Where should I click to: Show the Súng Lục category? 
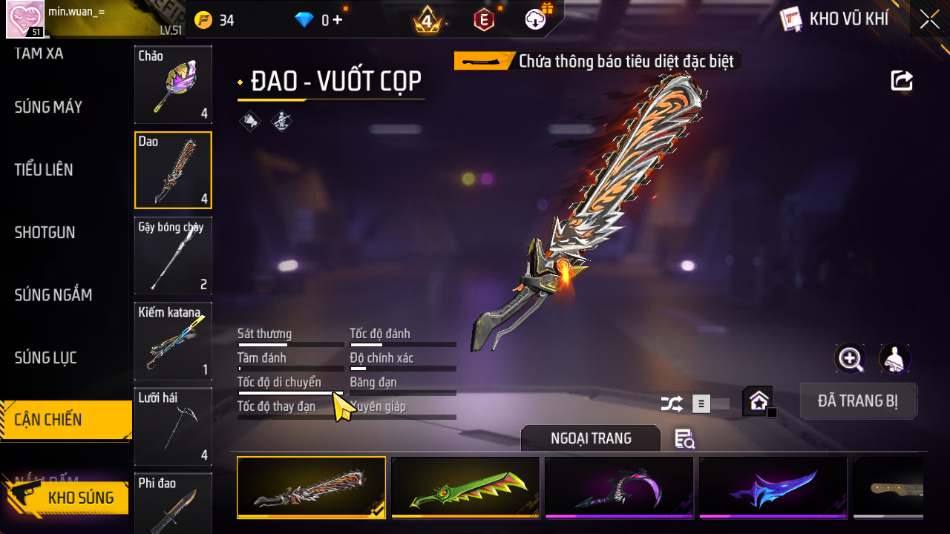46,357
